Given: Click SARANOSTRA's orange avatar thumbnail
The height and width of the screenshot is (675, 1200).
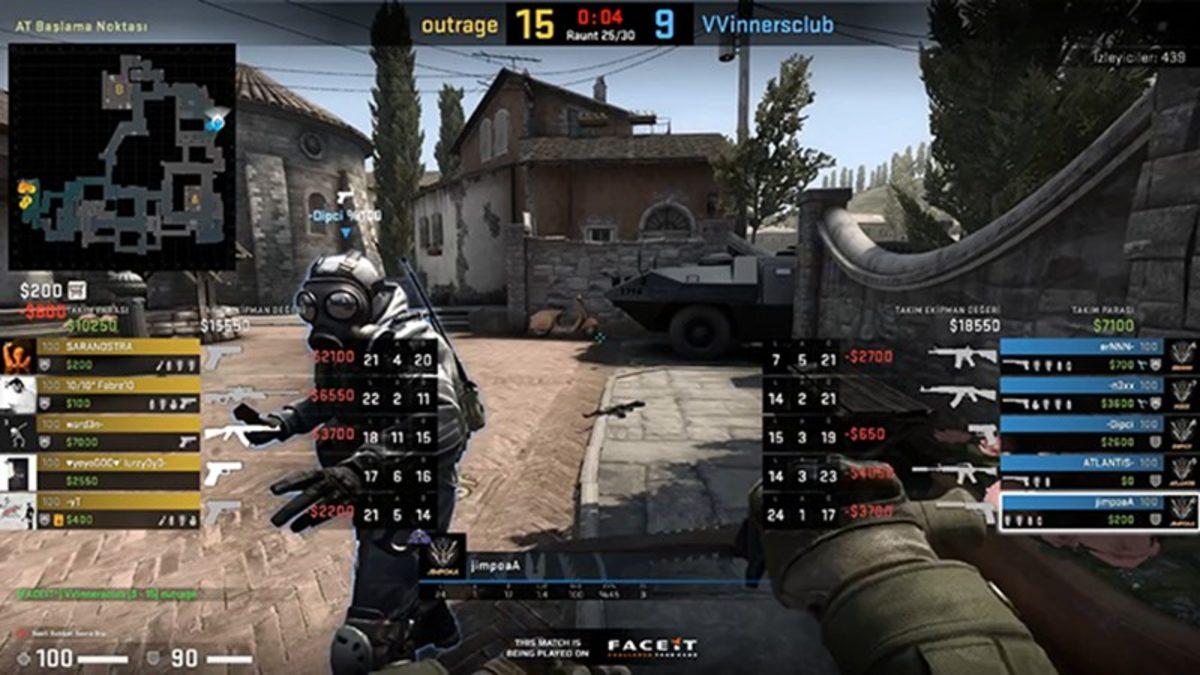Looking at the screenshot, I should pos(18,357).
